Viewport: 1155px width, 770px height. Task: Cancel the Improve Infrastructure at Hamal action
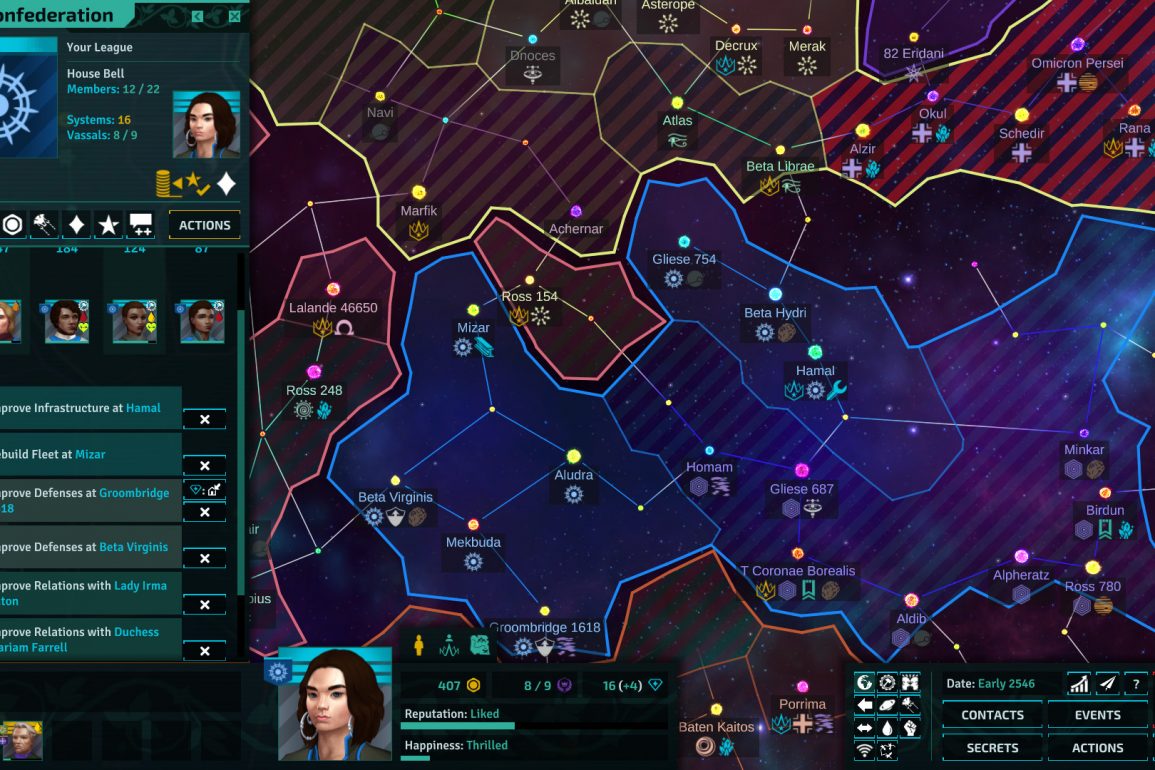pyautogui.click(x=204, y=420)
